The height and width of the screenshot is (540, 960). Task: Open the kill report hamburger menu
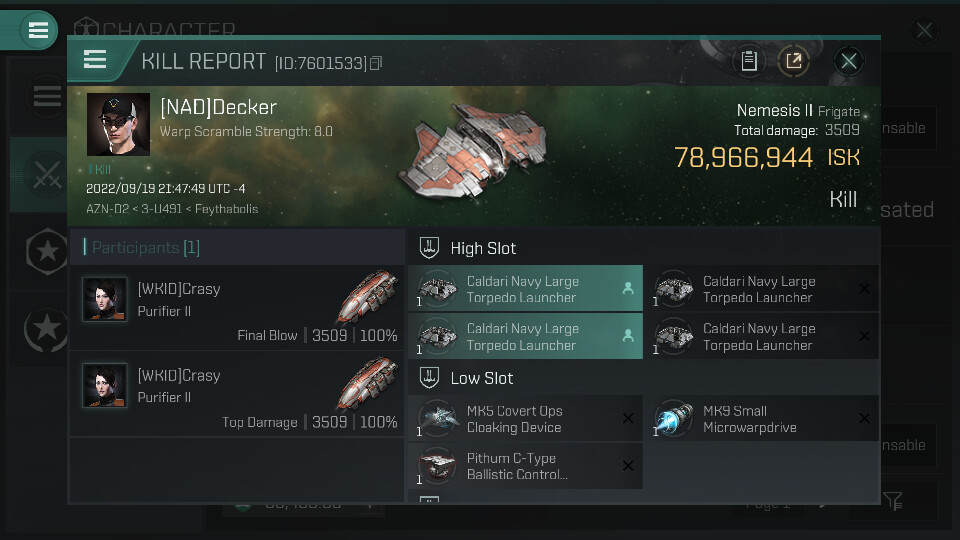tap(95, 60)
